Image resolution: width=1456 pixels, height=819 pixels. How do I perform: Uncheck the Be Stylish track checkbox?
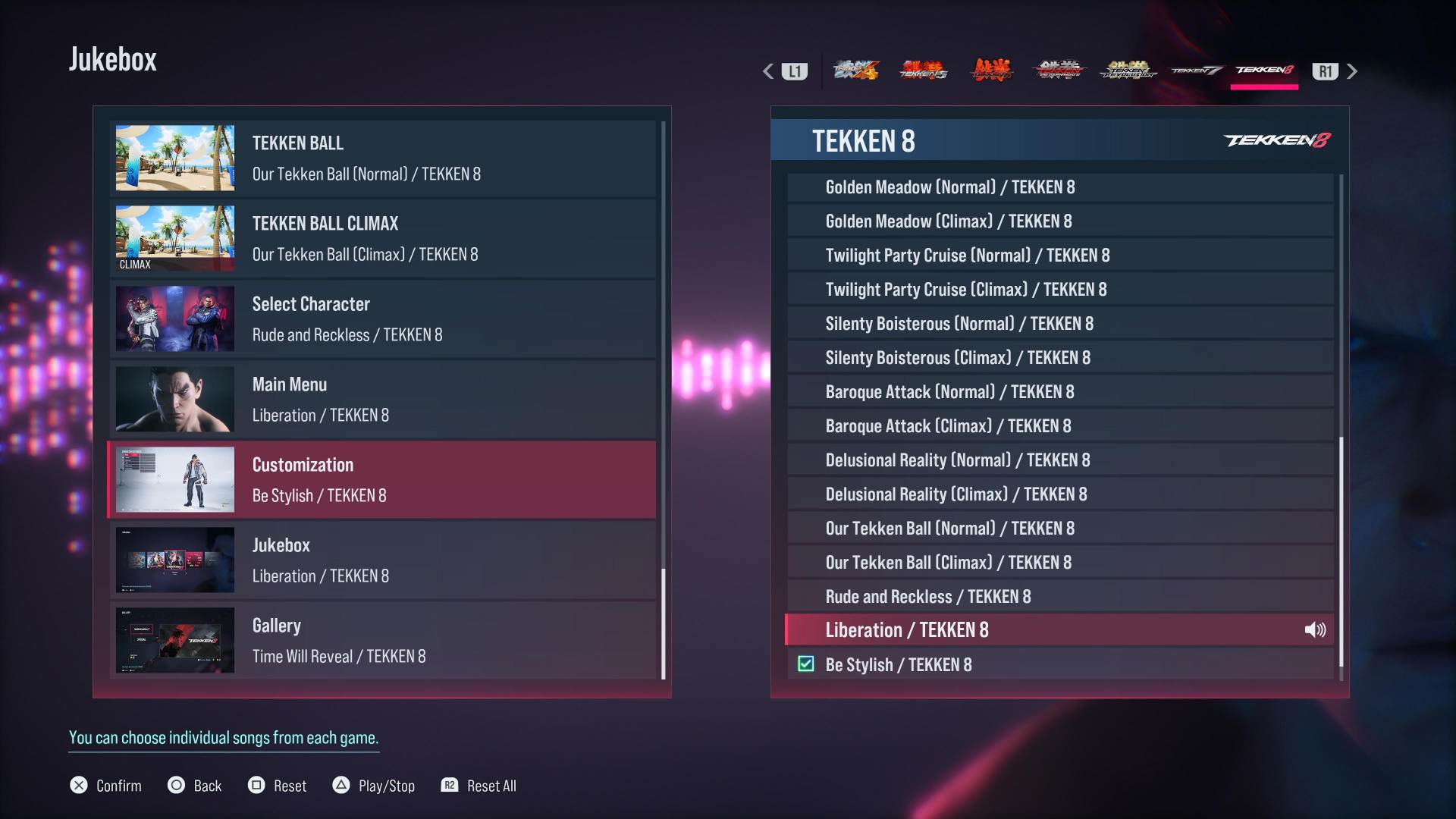click(805, 664)
